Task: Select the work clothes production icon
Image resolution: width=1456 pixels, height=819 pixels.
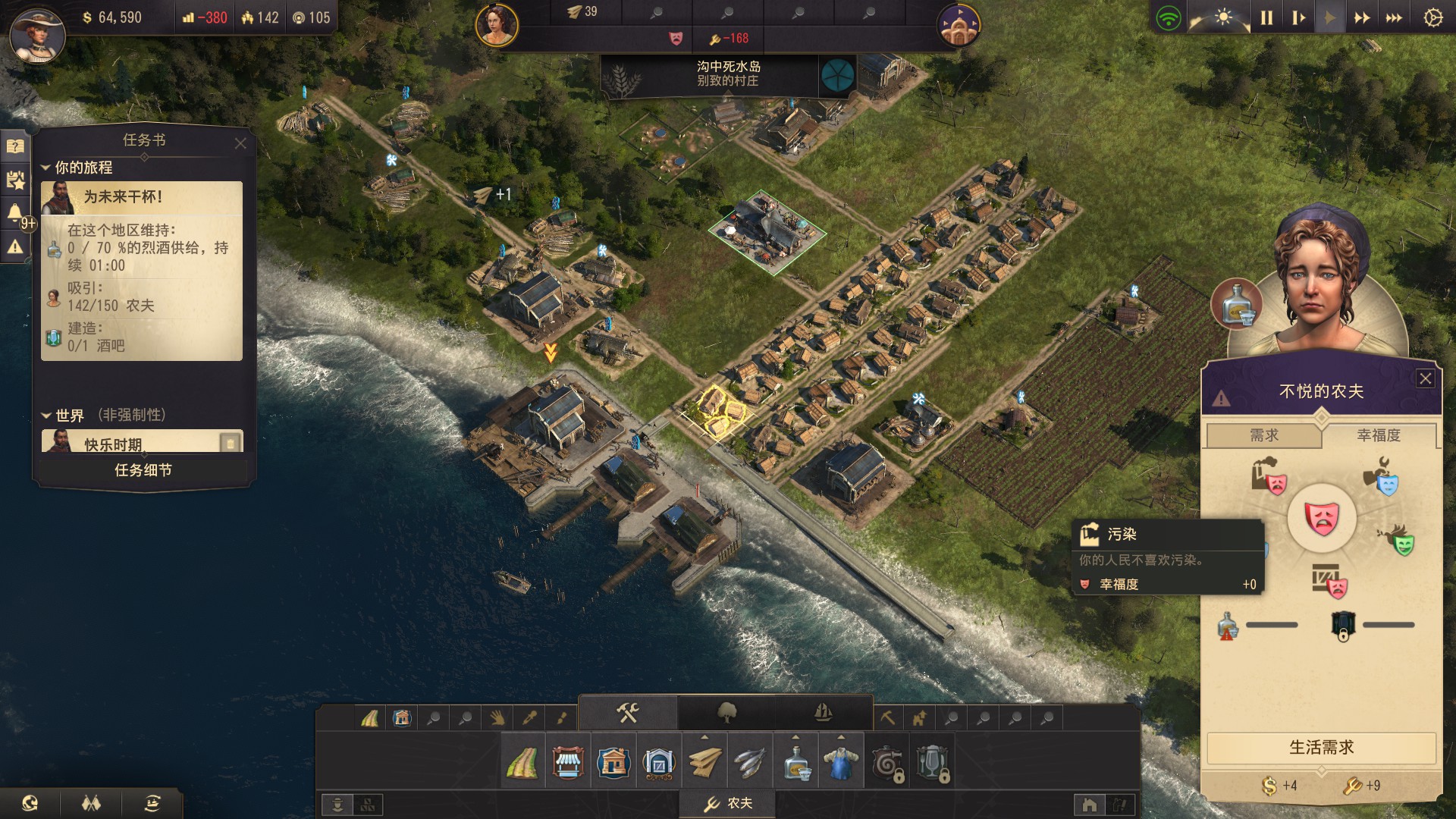Action: click(x=841, y=763)
